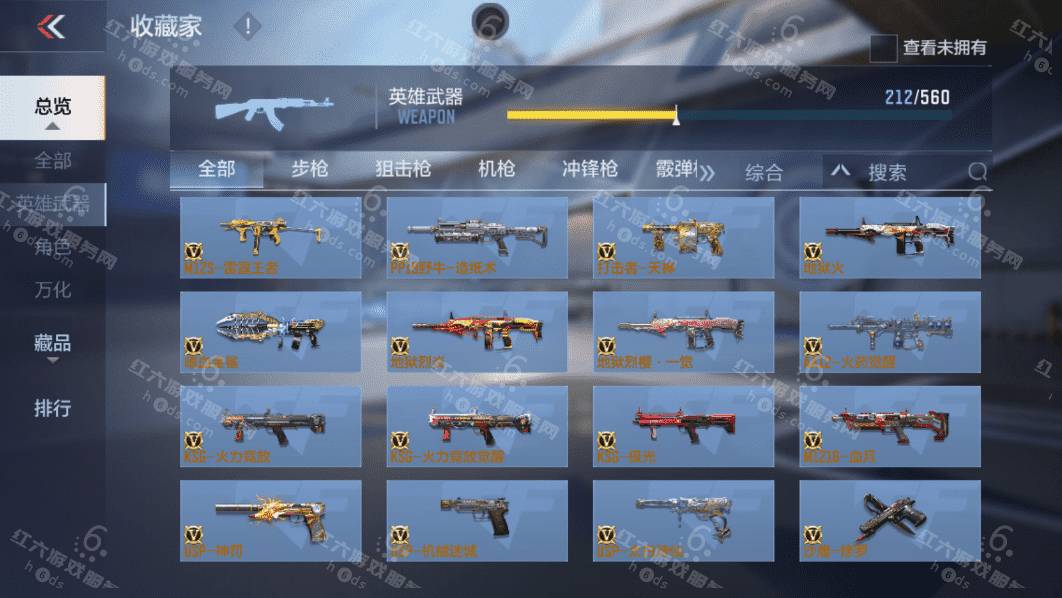Choose the 冲锋枪 submachine gun tab
This screenshot has height=598, width=1062.
pos(590,170)
